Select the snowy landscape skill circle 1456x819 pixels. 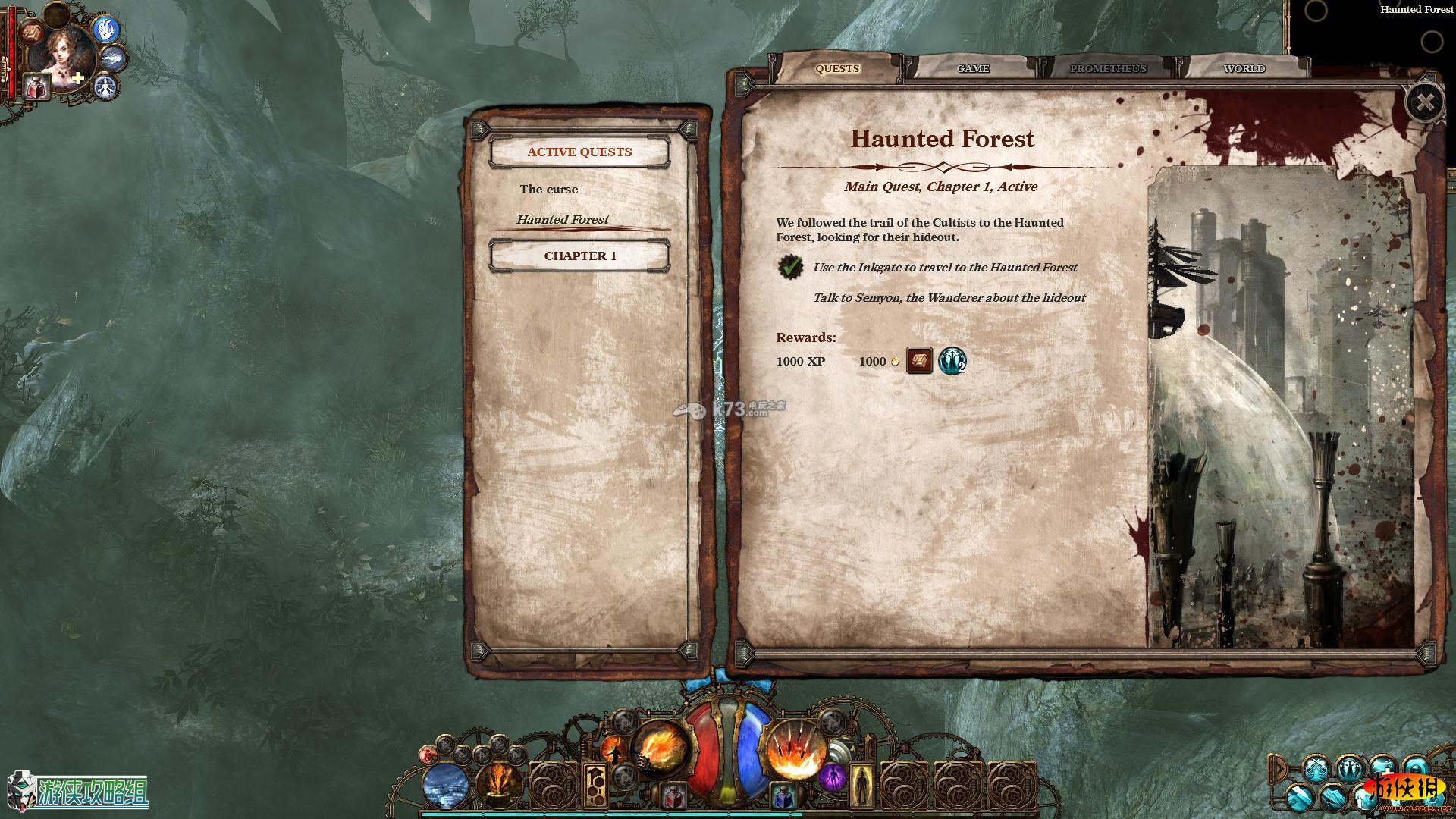point(447,786)
